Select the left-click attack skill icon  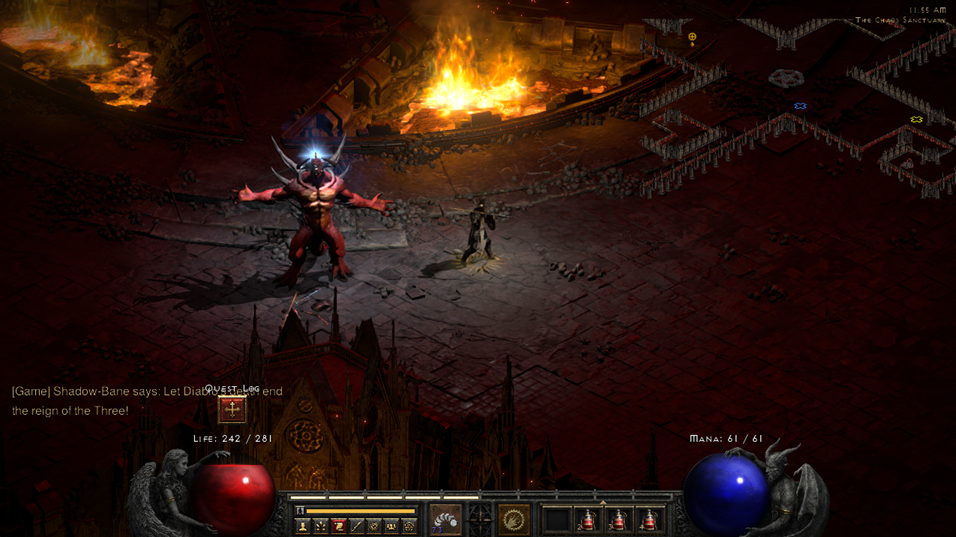[x=446, y=519]
